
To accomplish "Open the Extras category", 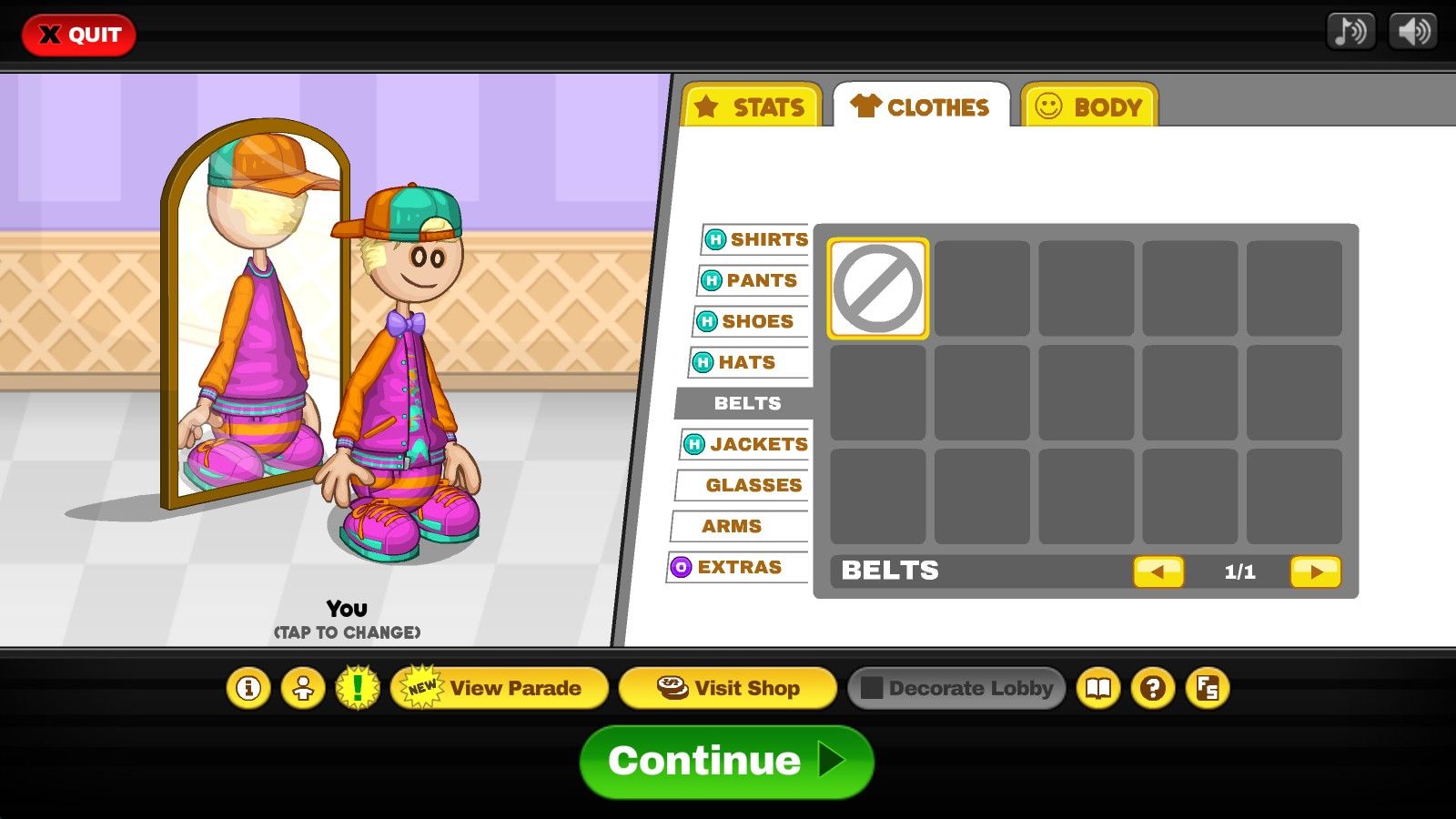I will coord(737,567).
